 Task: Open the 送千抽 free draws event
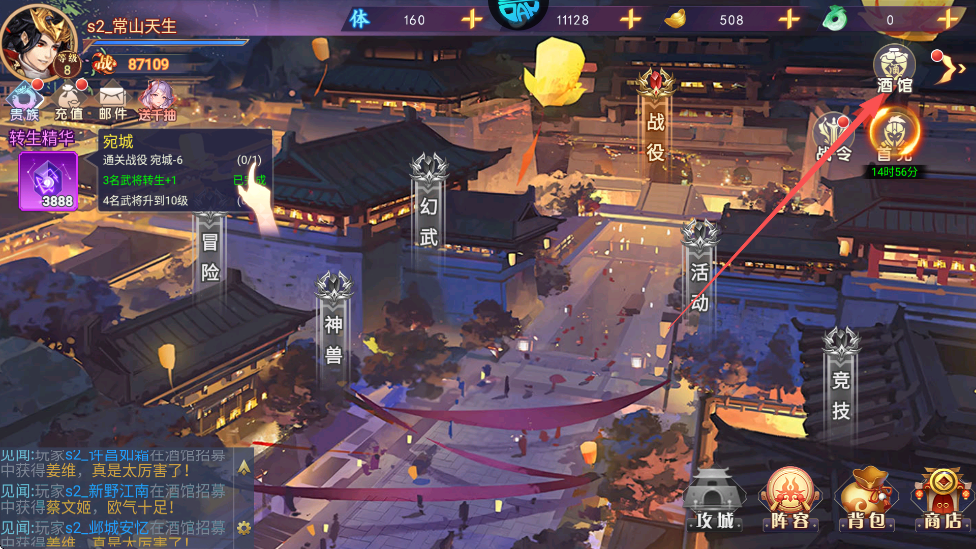point(157,102)
